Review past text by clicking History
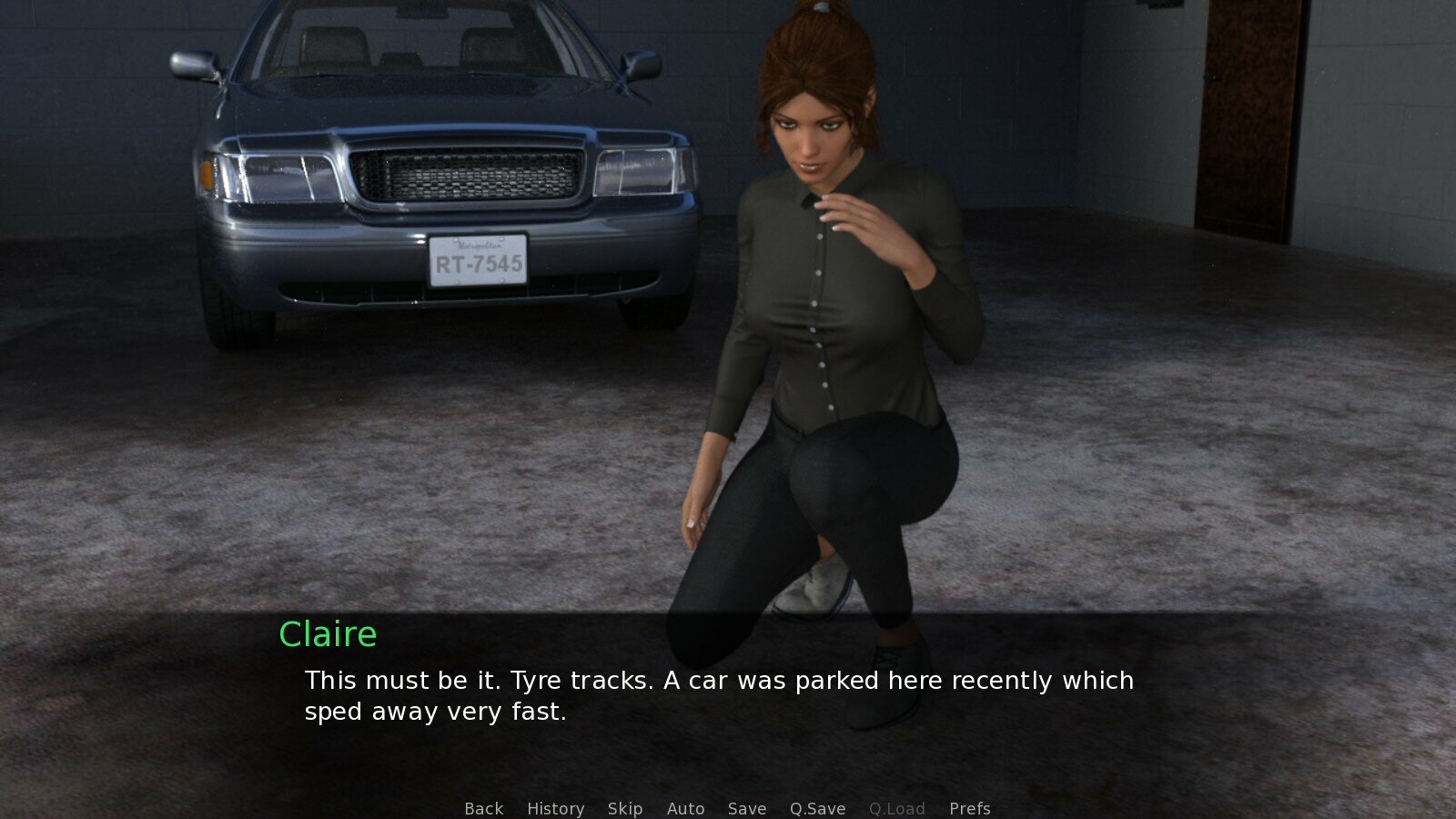The image size is (1456, 819). coord(555,808)
